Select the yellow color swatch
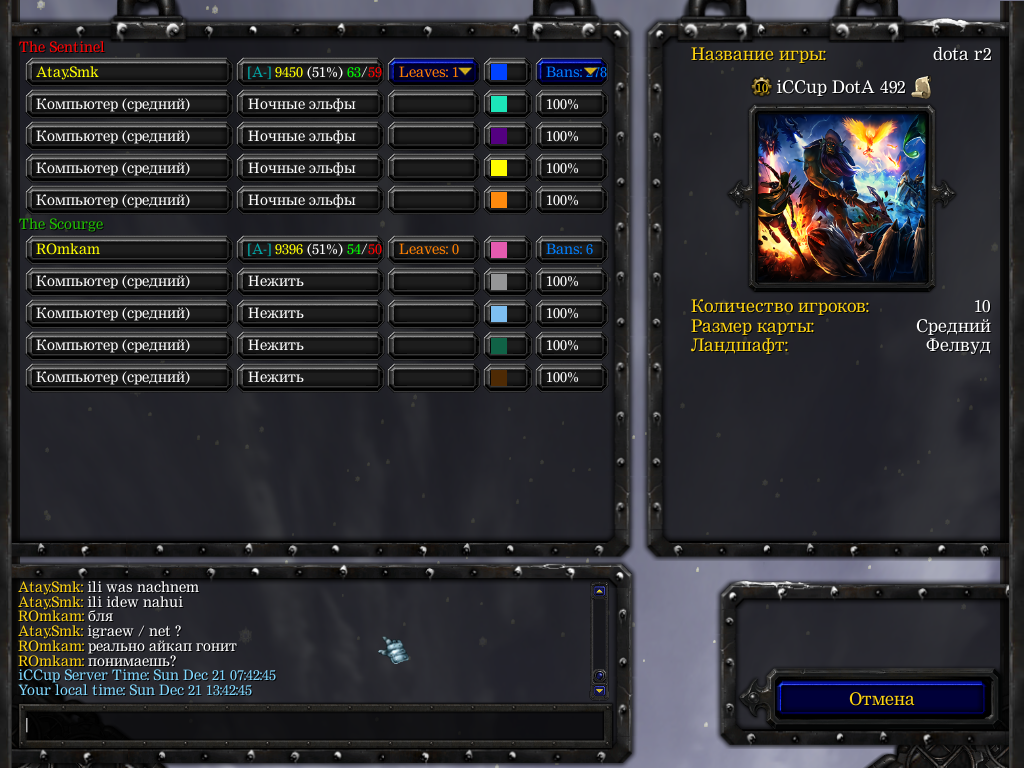 (x=499, y=168)
